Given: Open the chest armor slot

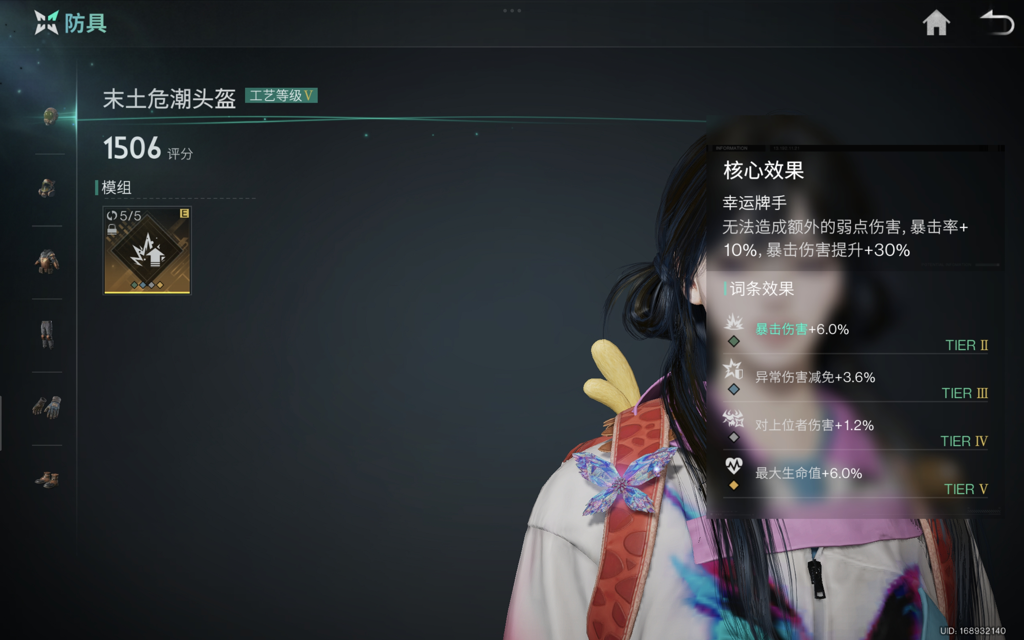Looking at the screenshot, I should coord(47,261).
